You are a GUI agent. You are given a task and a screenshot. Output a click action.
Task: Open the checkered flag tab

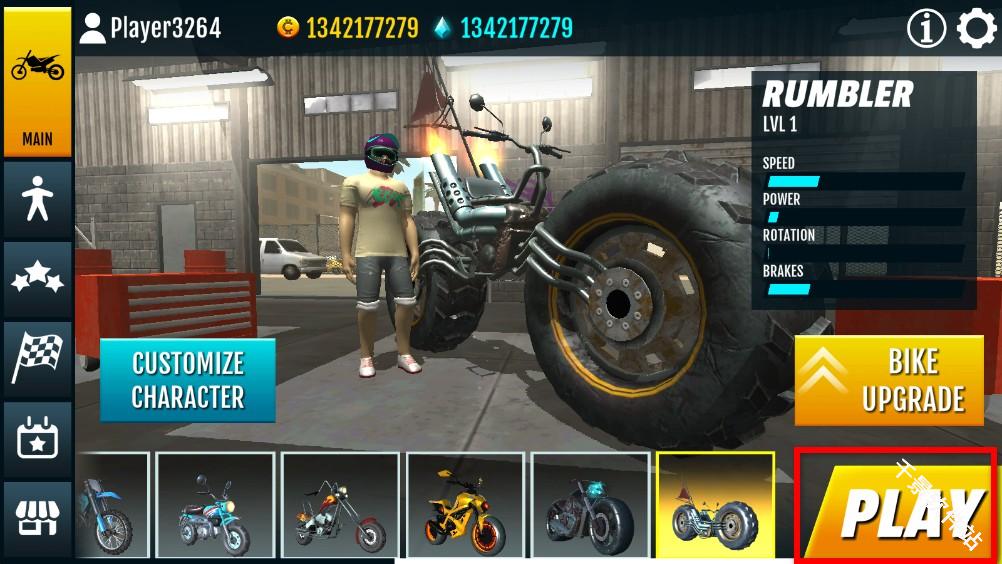click(x=37, y=359)
